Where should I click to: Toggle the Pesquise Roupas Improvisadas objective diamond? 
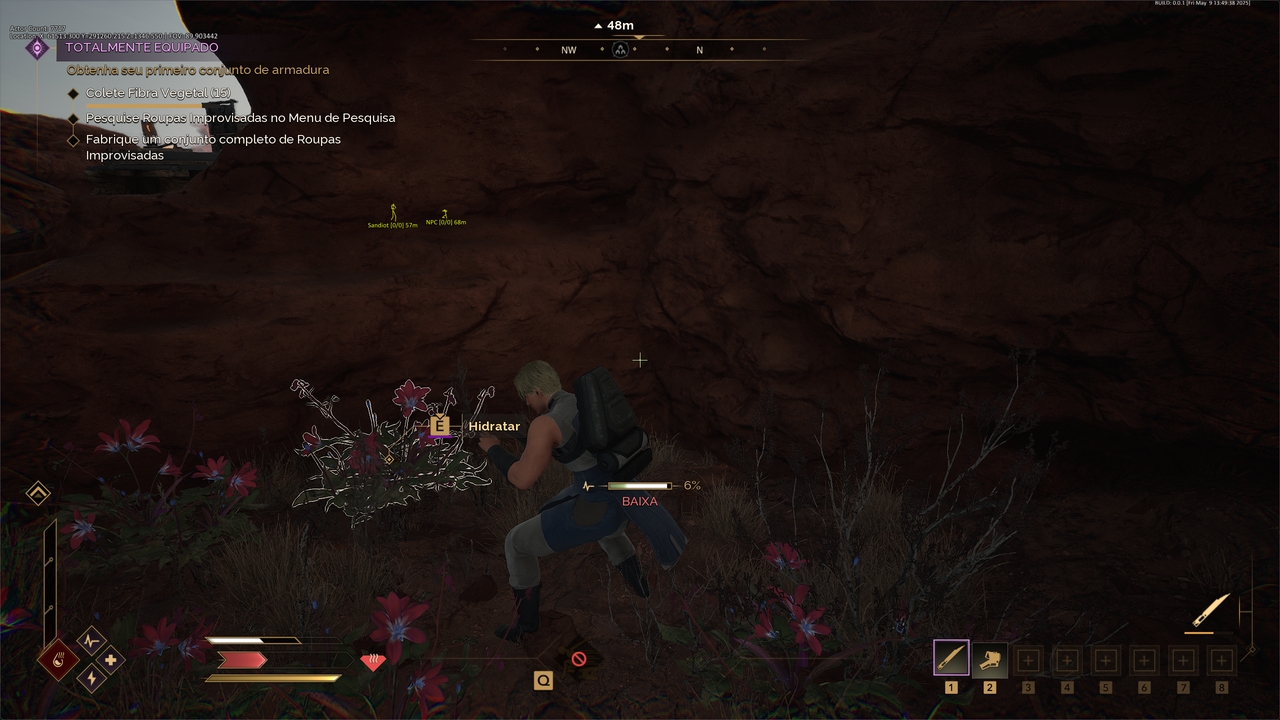(74, 118)
